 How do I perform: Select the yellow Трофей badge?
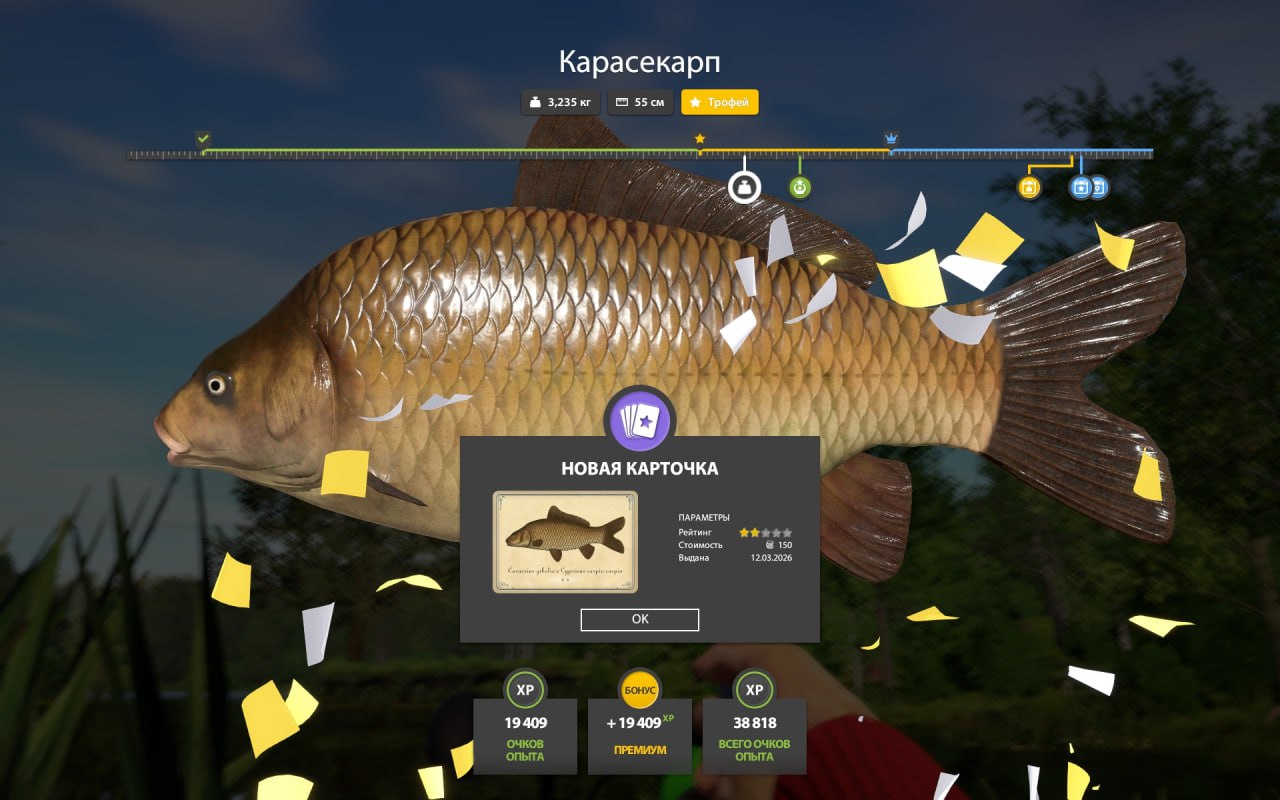click(720, 102)
